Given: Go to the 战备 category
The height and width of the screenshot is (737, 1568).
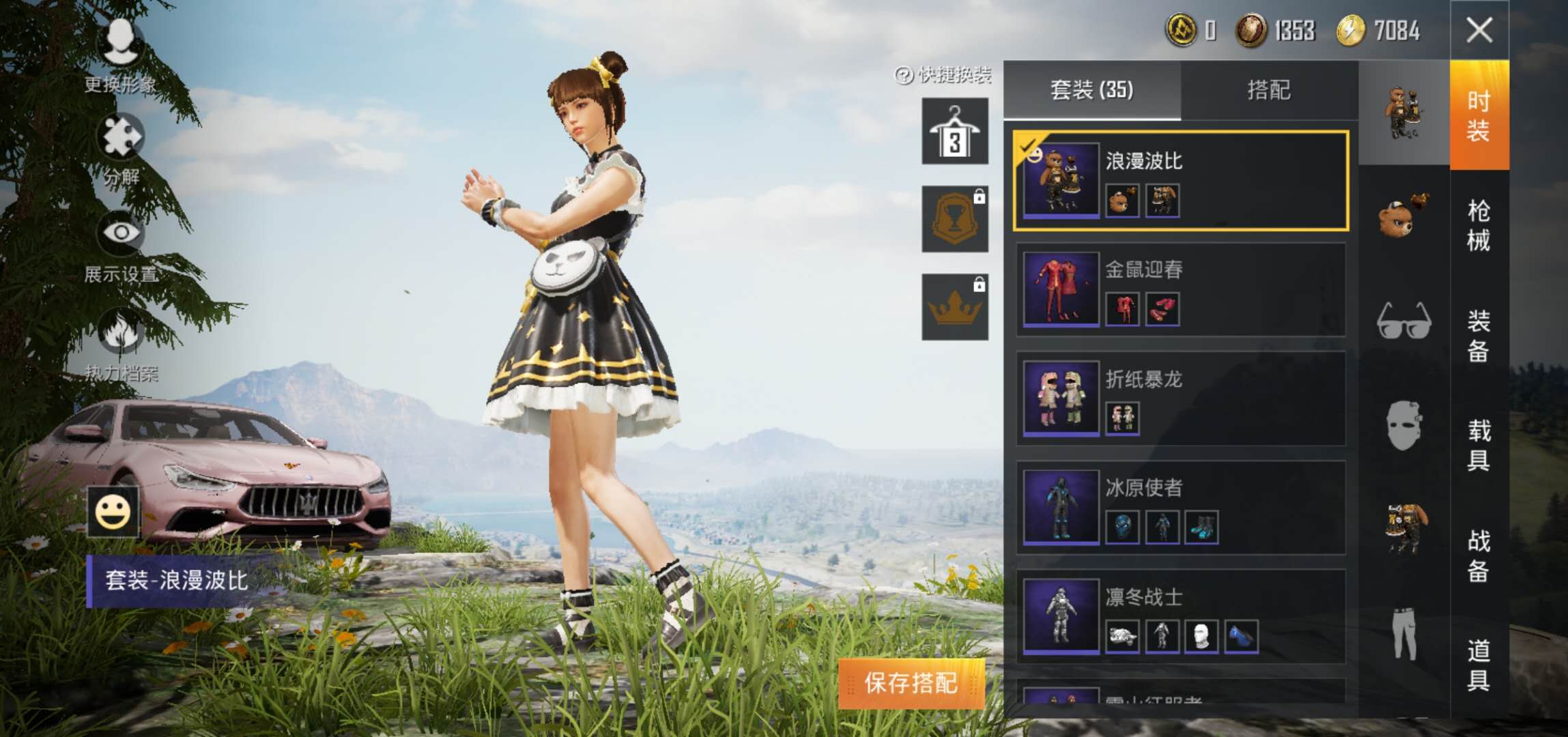Looking at the screenshot, I should click(x=1479, y=555).
